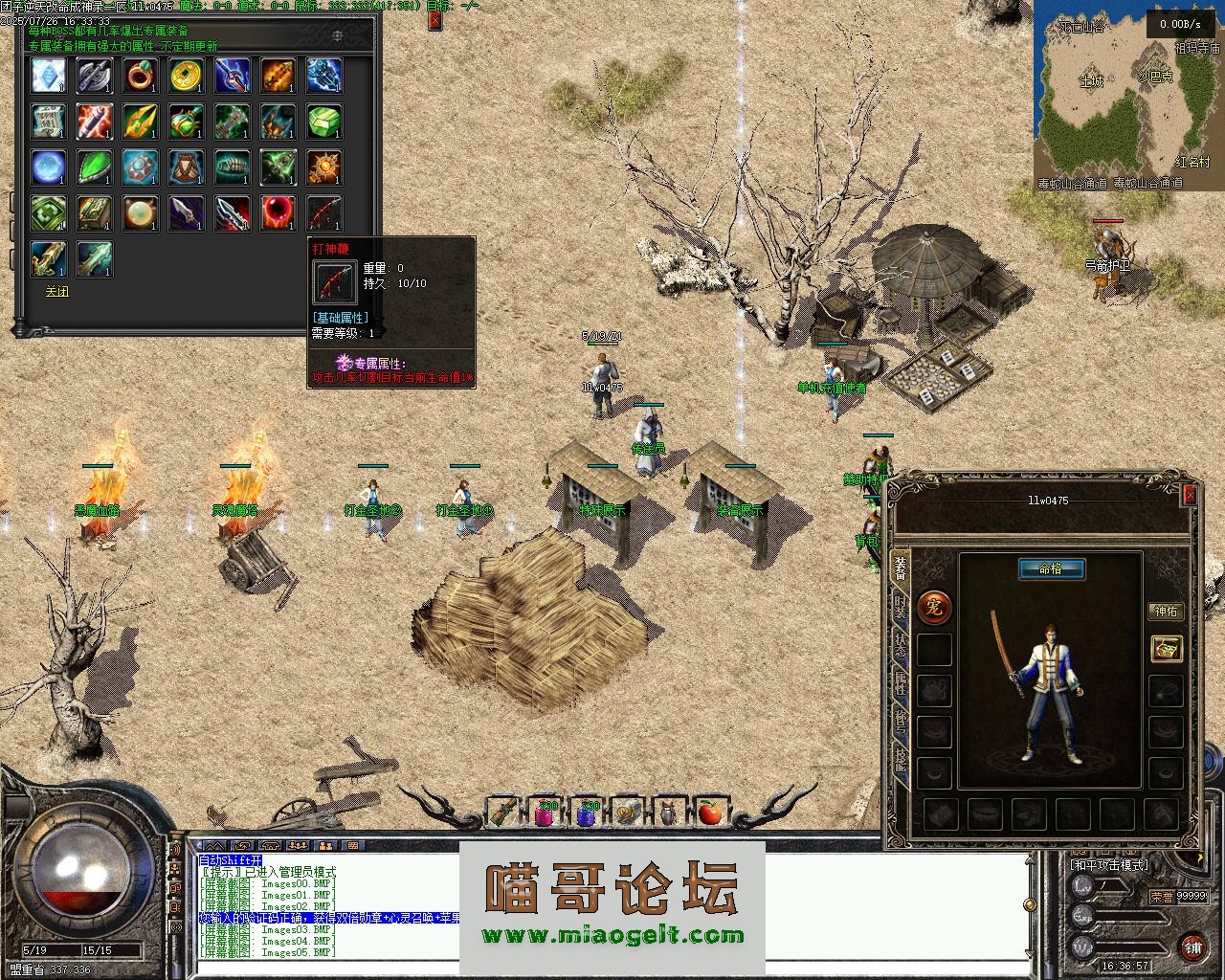
Task: Choose the green emerald gem item
Action: (x=324, y=122)
